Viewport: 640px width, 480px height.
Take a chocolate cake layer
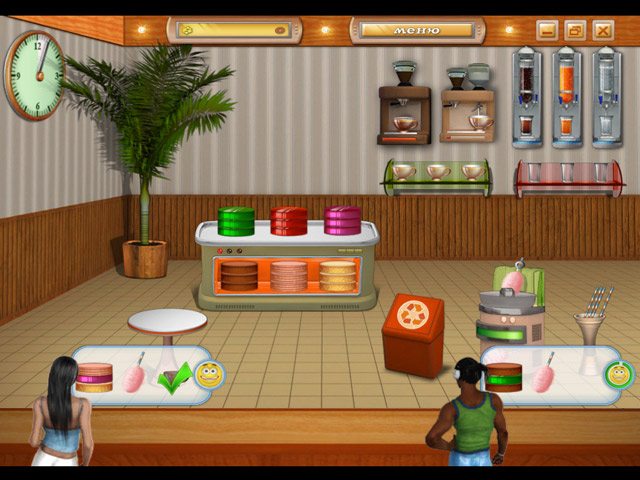[x=239, y=276]
